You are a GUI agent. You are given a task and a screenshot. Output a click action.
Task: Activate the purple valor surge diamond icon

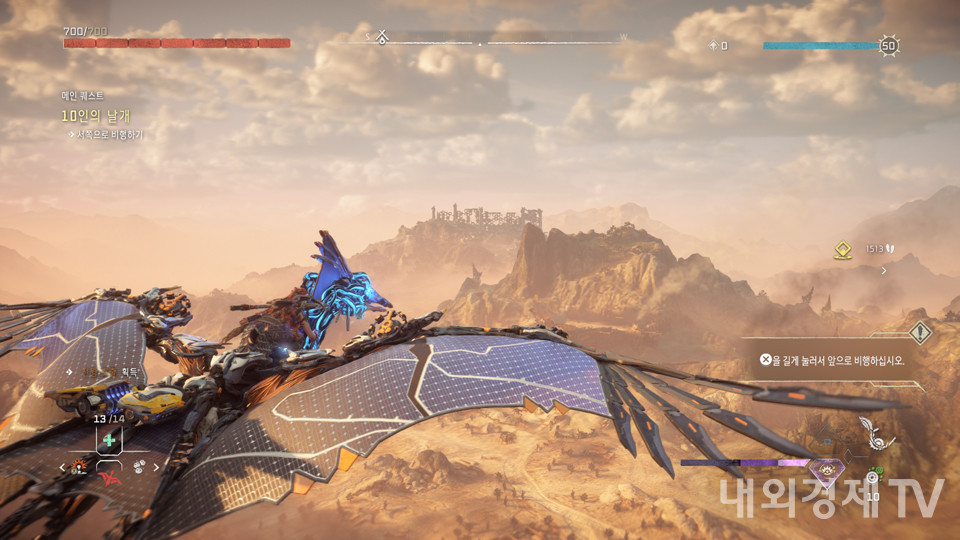(826, 470)
